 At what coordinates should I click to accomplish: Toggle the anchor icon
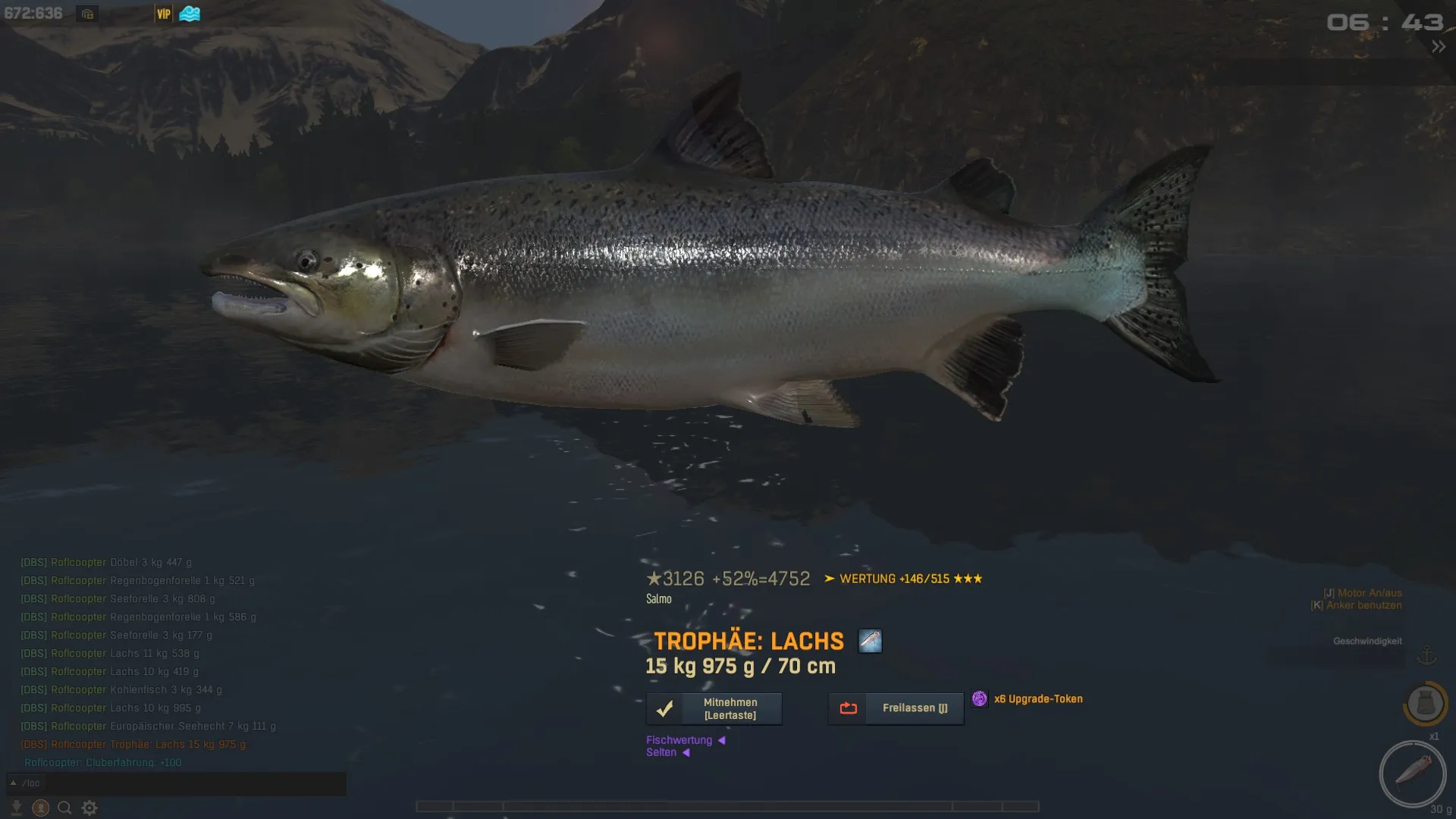1426,655
